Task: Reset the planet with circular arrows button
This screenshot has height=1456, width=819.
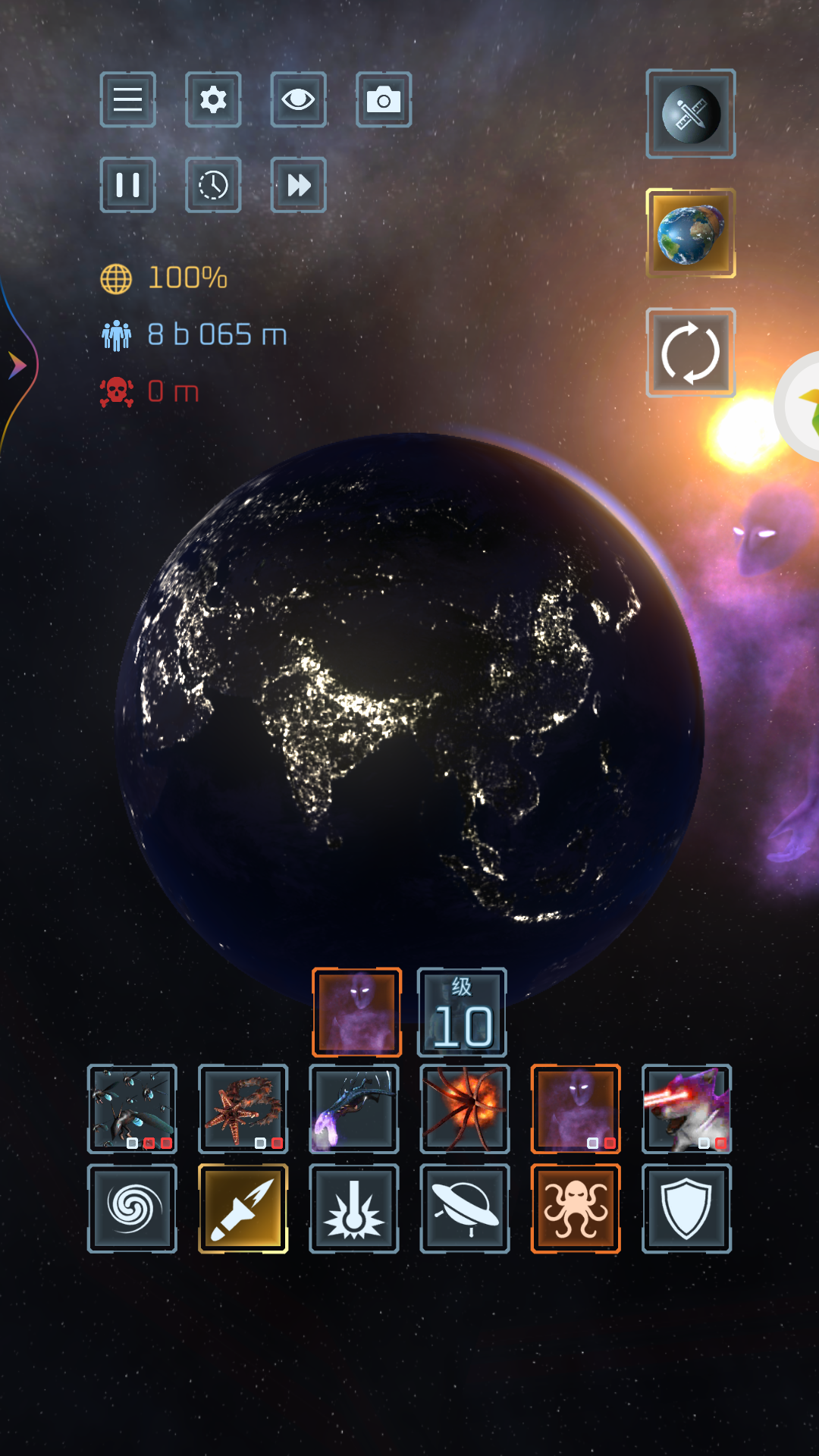Action: (690, 353)
